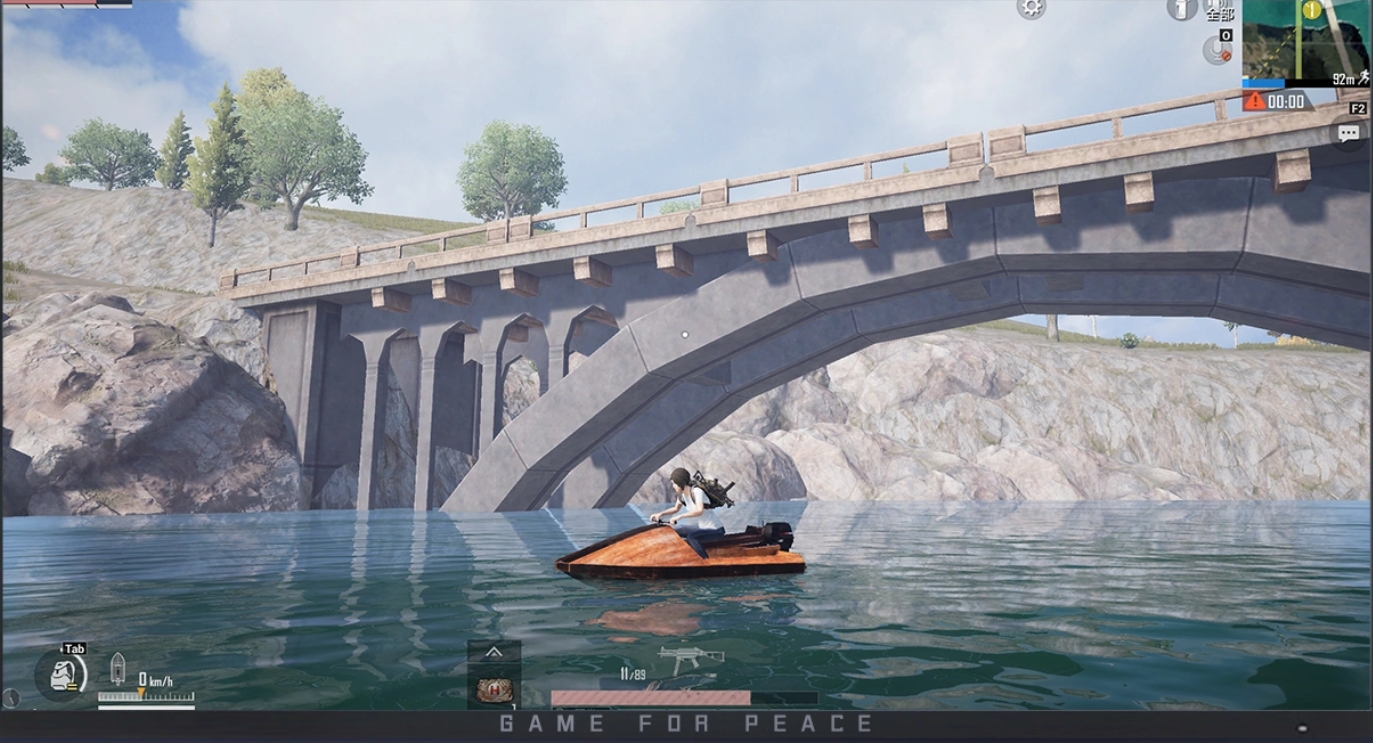1373x743 pixels.
Task: Open the gear settings menu
Action: click(1031, 8)
